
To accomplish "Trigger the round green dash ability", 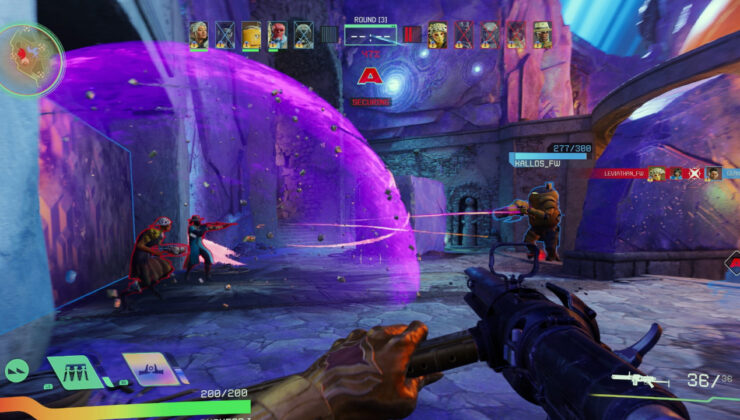I will (17, 370).
